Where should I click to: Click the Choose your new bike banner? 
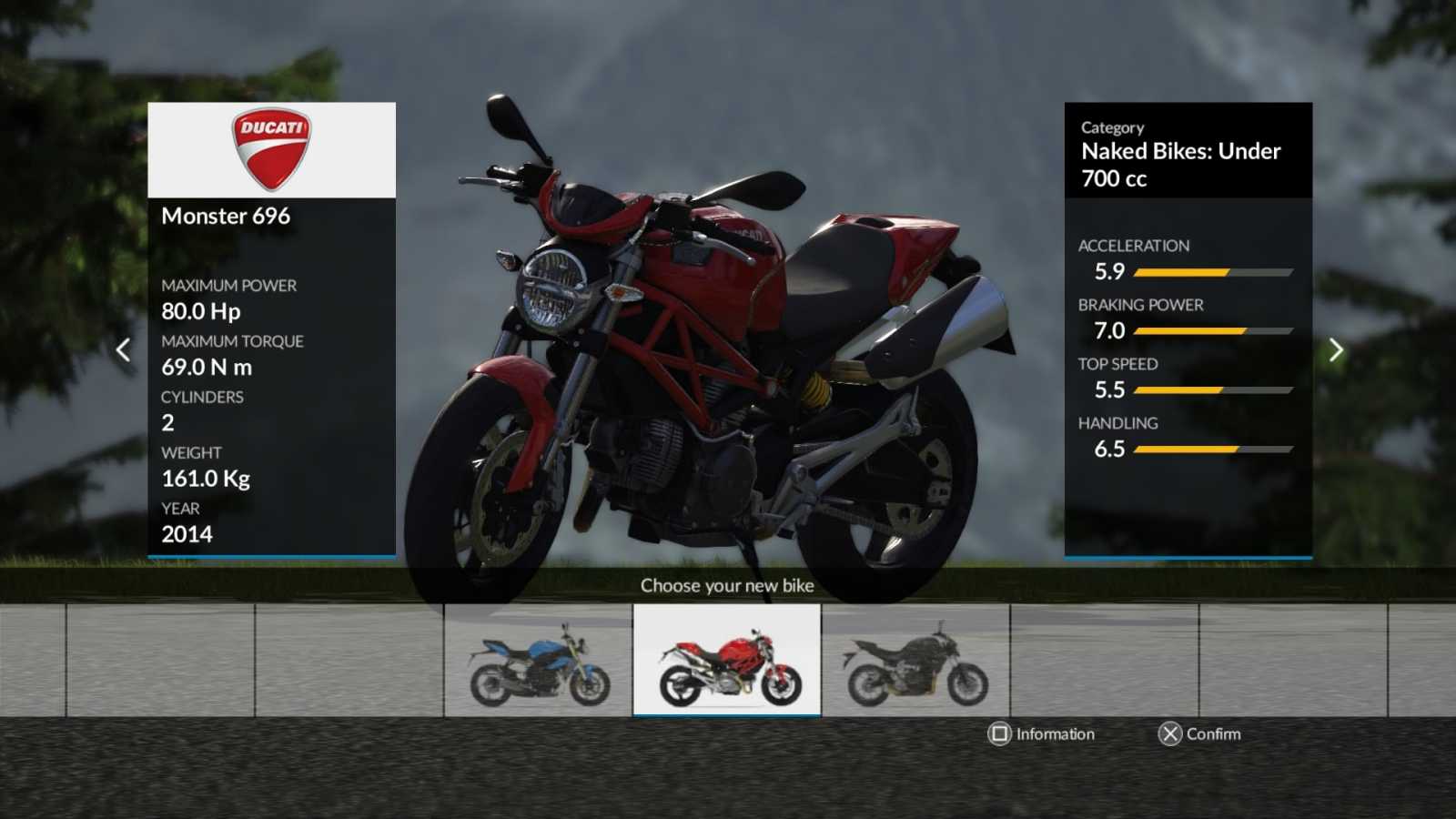click(727, 586)
